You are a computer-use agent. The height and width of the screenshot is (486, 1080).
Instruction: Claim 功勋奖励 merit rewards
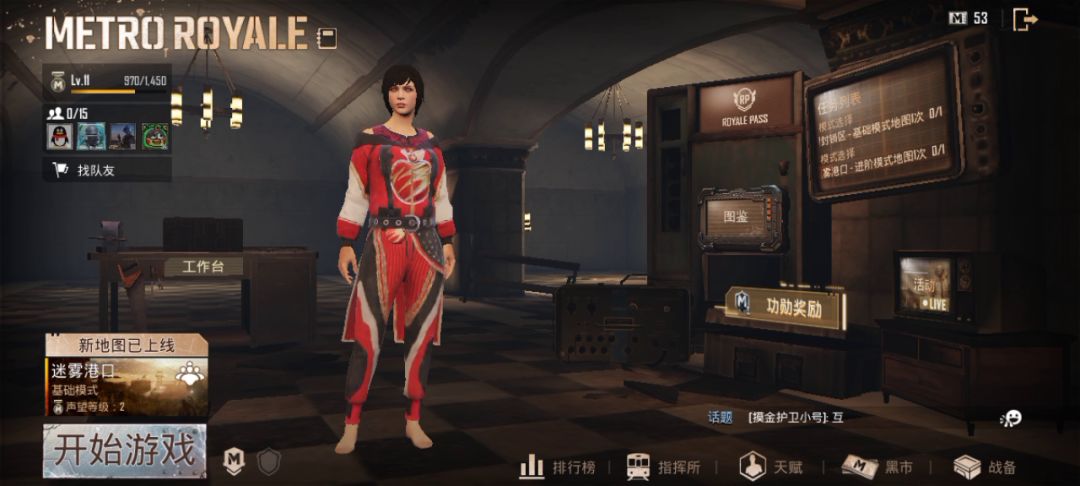pyautogui.click(x=785, y=307)
